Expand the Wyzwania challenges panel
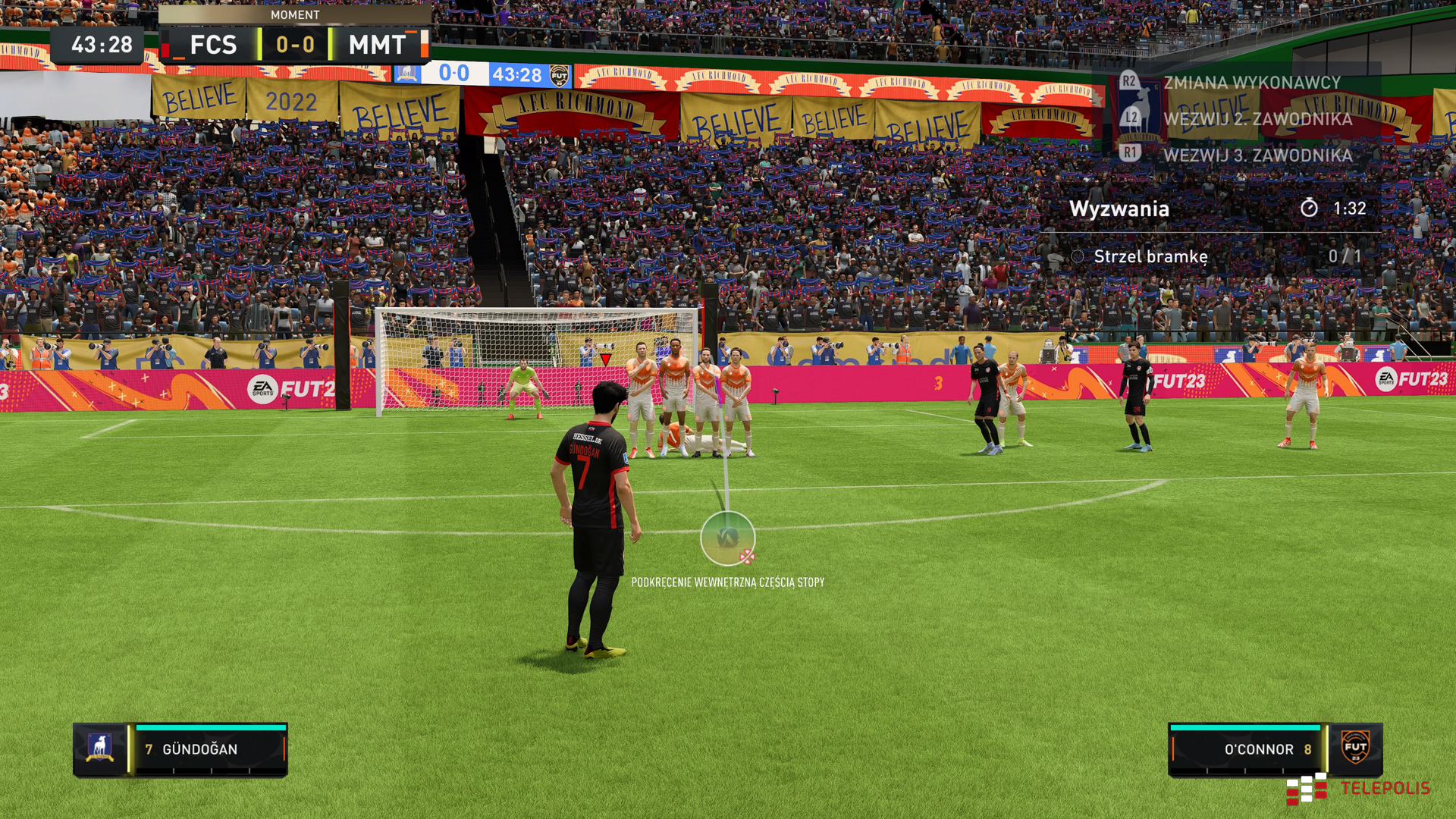 click(x=1120, y=209)
